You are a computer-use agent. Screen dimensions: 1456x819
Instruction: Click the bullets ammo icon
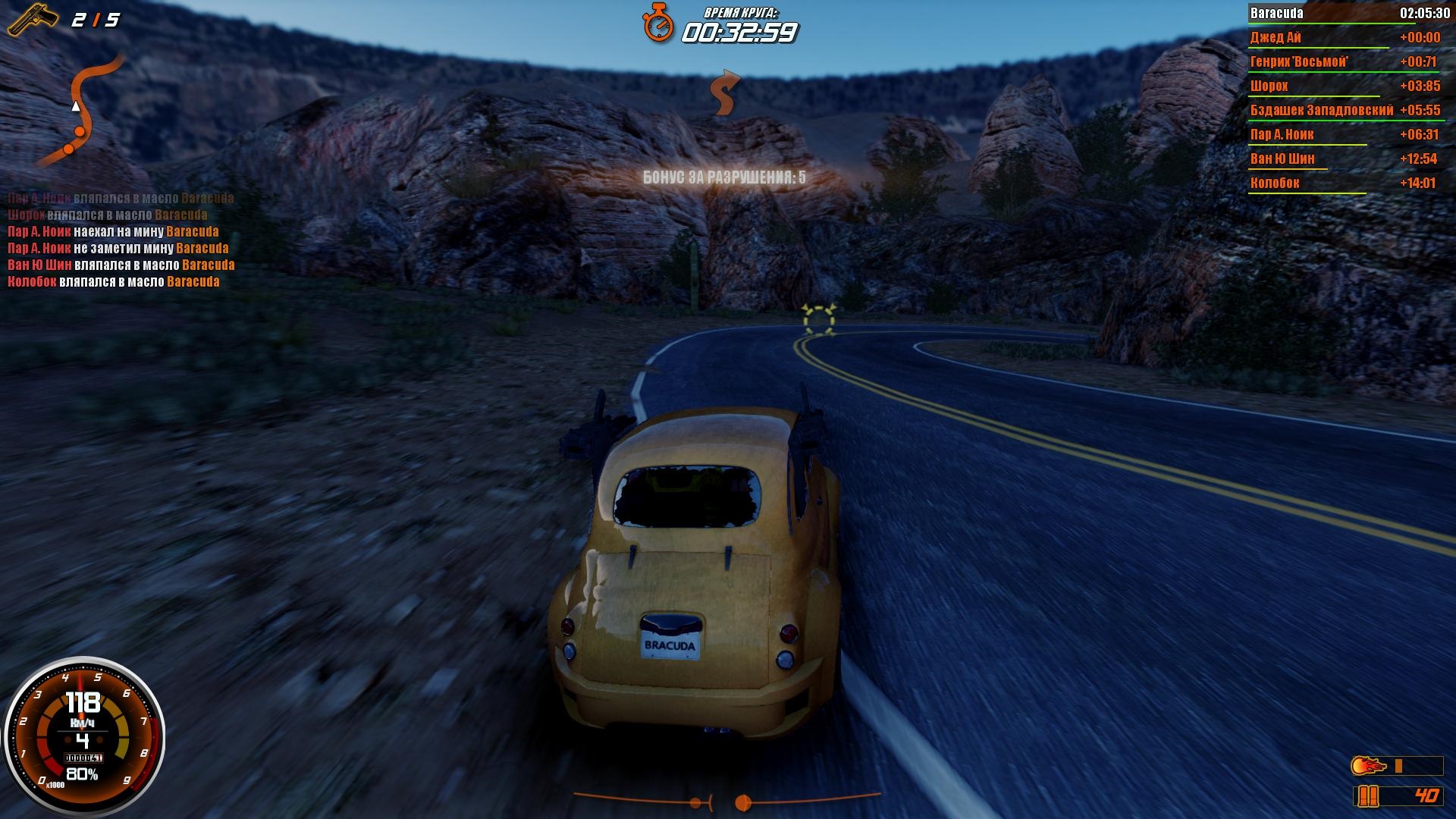pyautogui.click(x=1367, y=795)
